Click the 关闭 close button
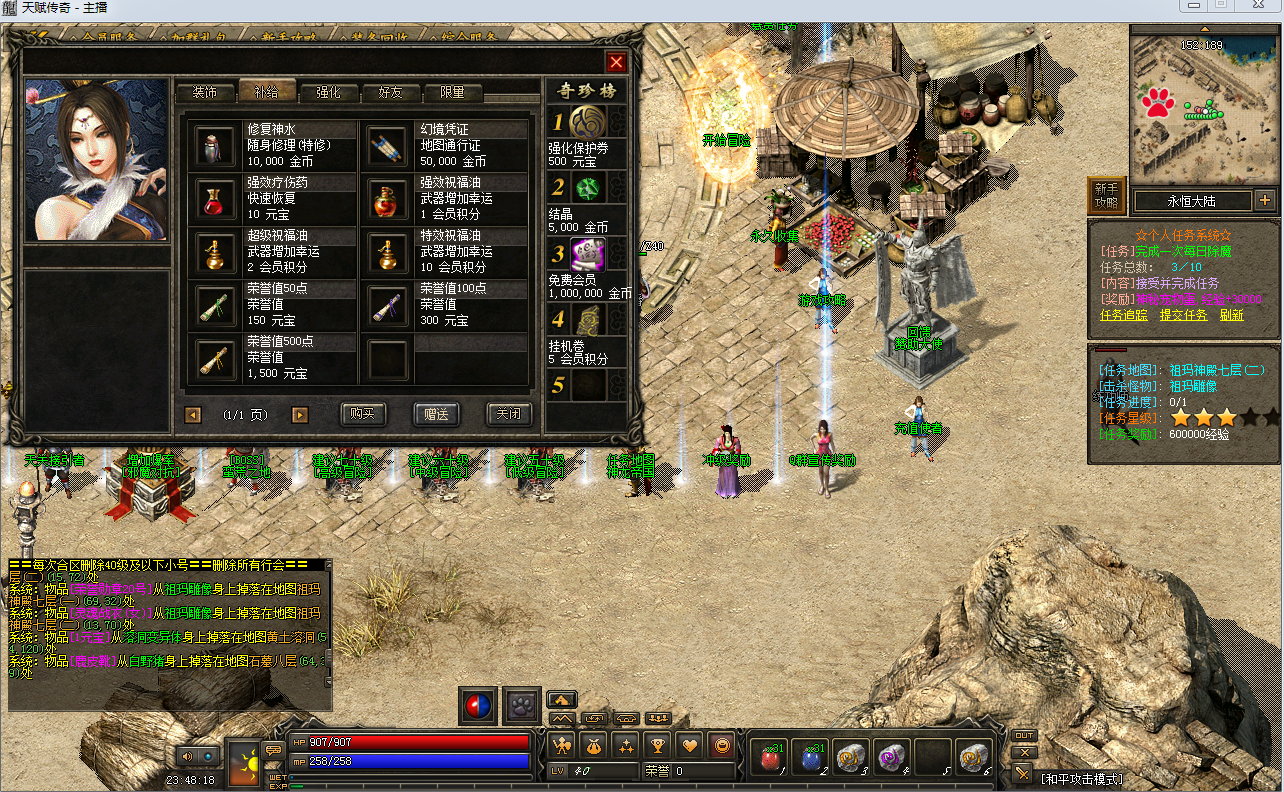1284x792 pixels. point(508,414)
